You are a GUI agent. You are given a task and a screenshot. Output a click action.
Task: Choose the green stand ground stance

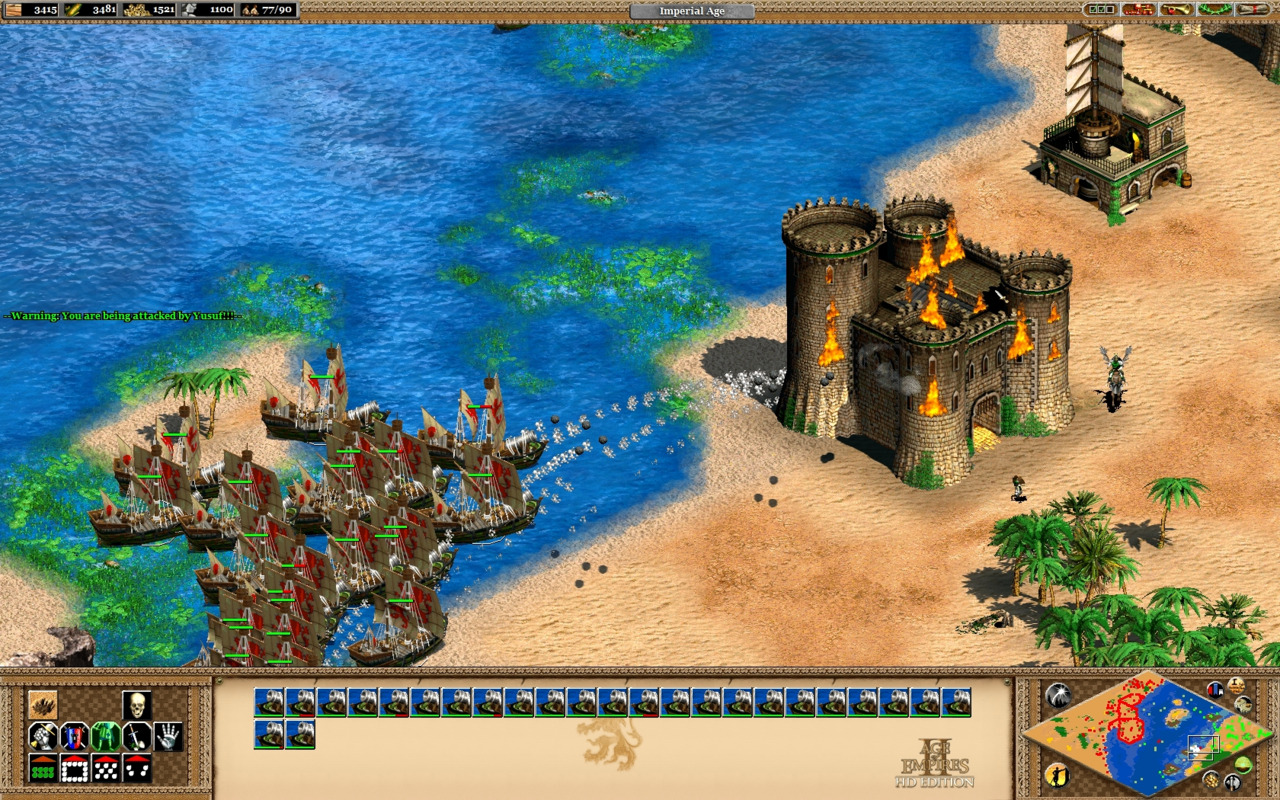point(106,737)
